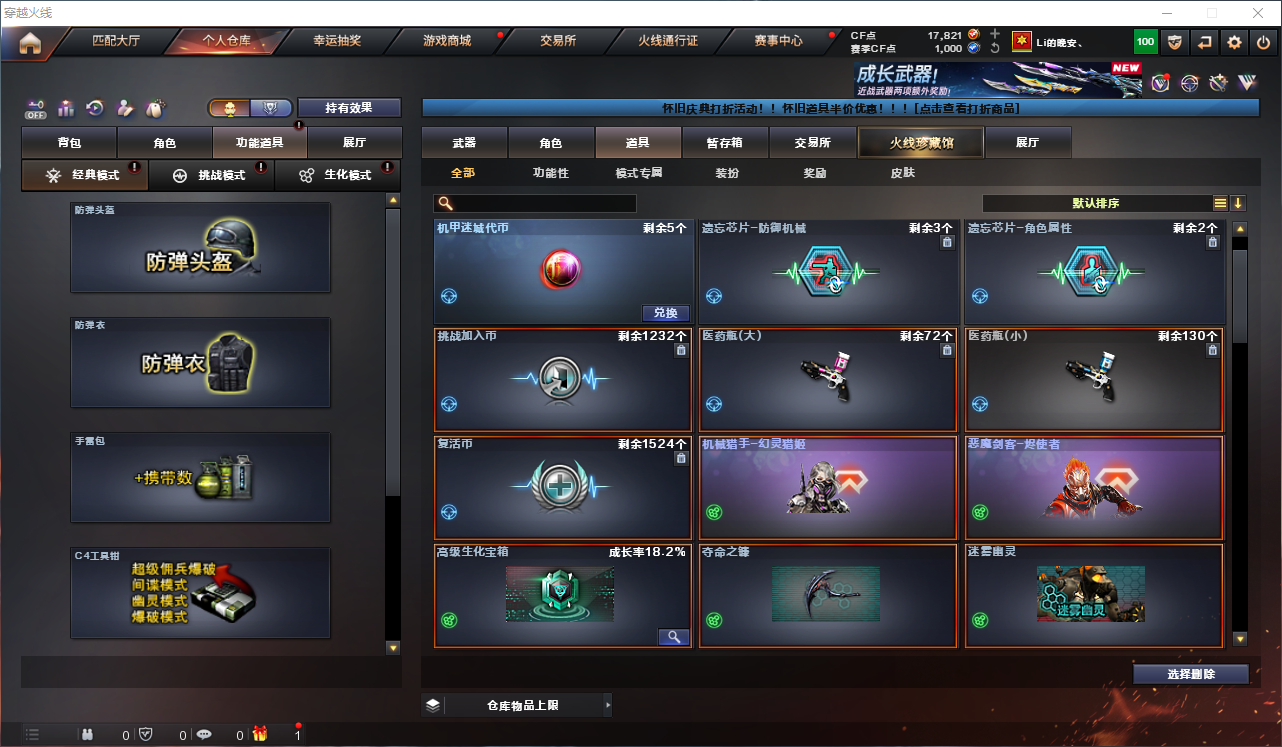Select the 复活币 revive coin item
1282x747 pixels.
[x=563, y=488]
